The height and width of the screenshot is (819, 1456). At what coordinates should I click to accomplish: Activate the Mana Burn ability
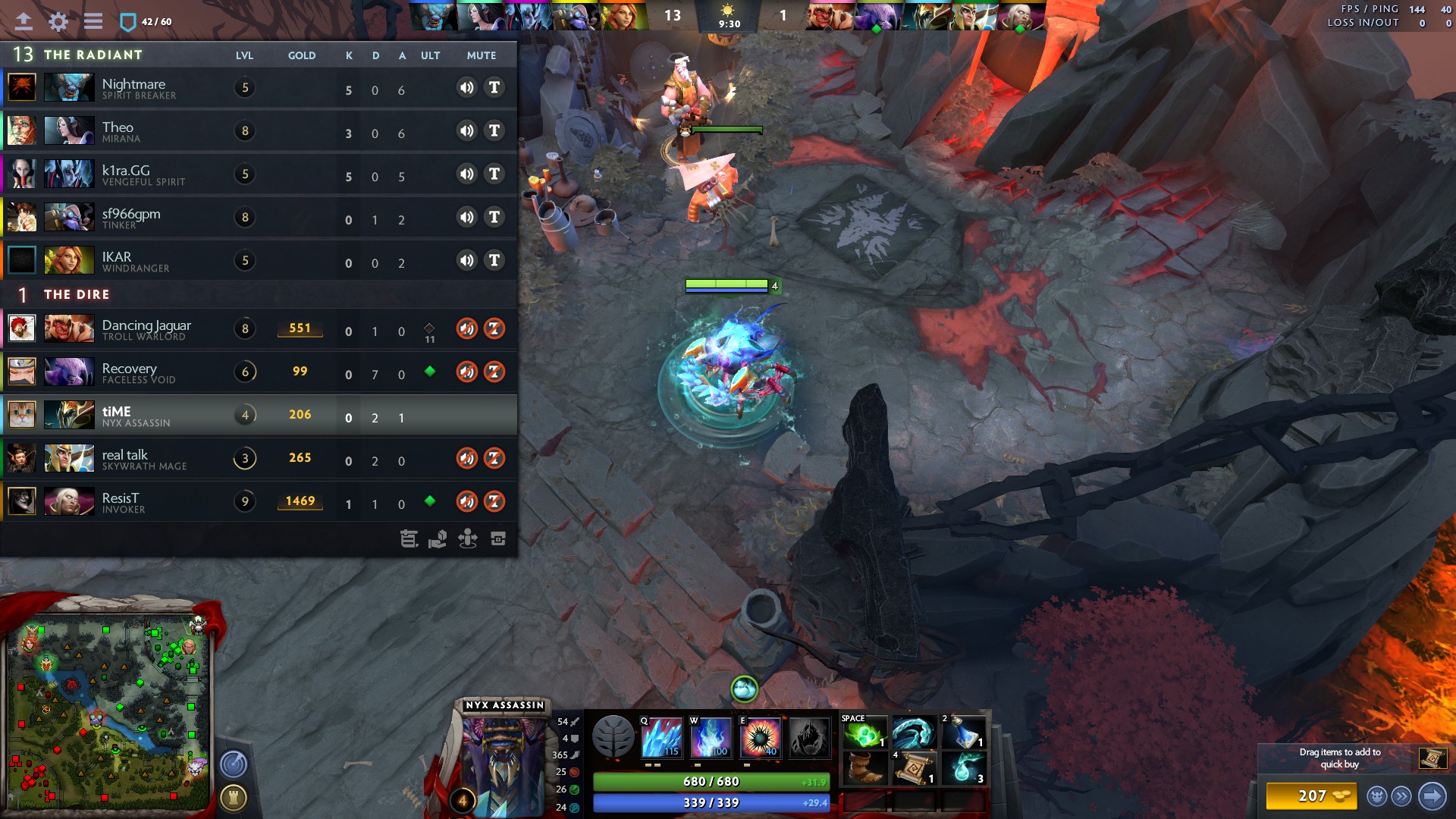click(x=711, y=737)
